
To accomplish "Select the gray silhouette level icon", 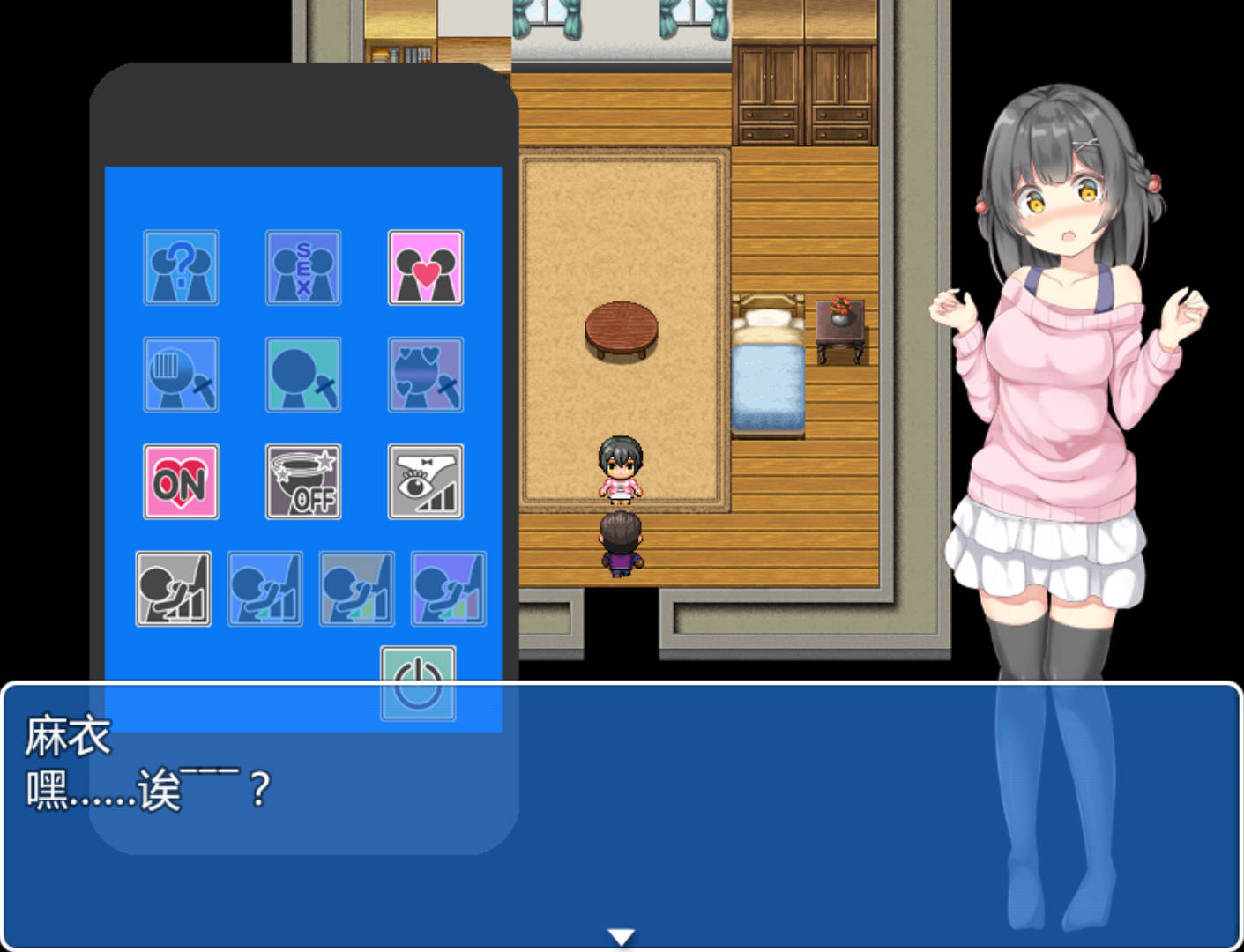I will click(x=174, y=589).
